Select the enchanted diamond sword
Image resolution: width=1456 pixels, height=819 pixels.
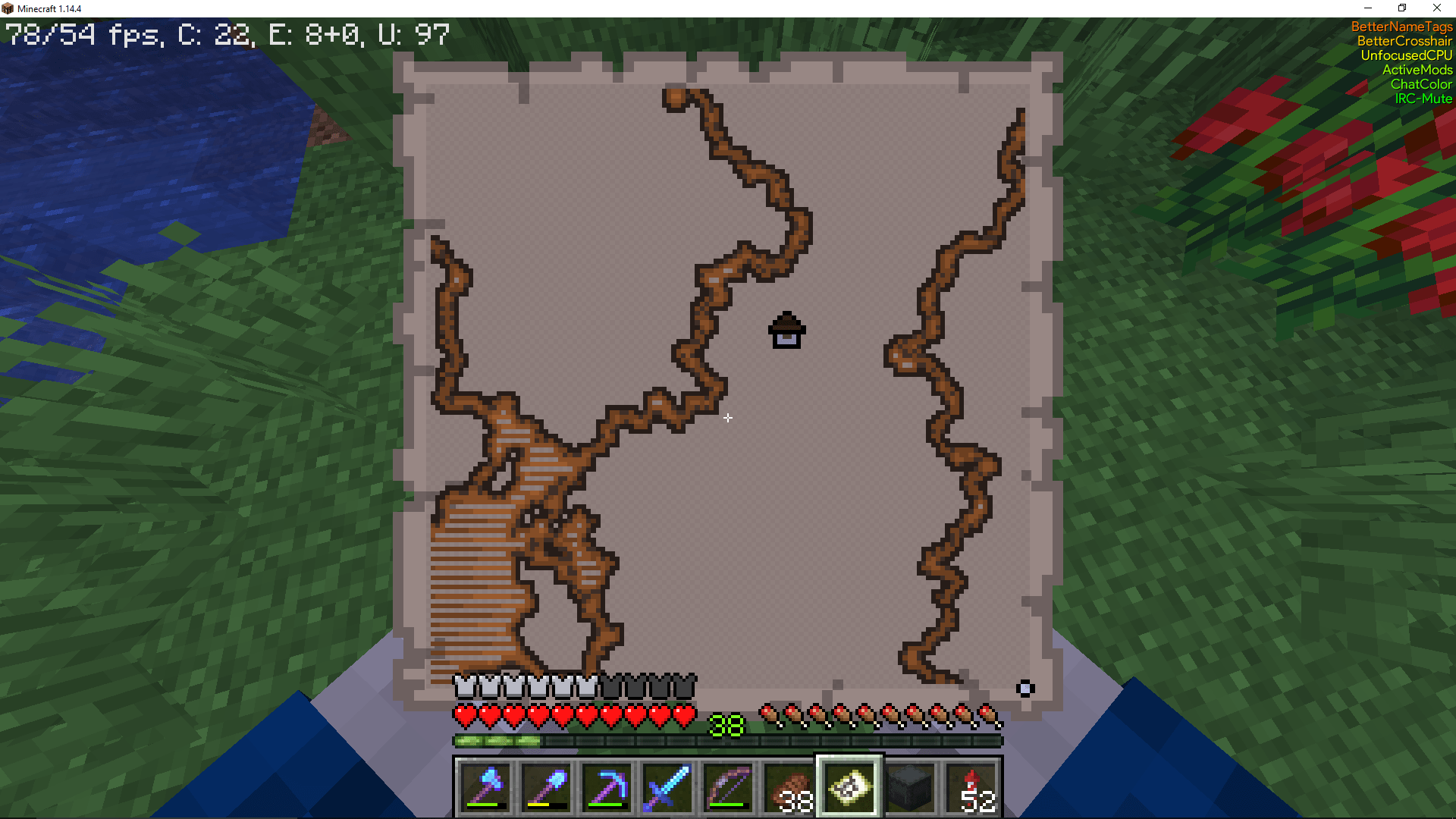[667, 789]
